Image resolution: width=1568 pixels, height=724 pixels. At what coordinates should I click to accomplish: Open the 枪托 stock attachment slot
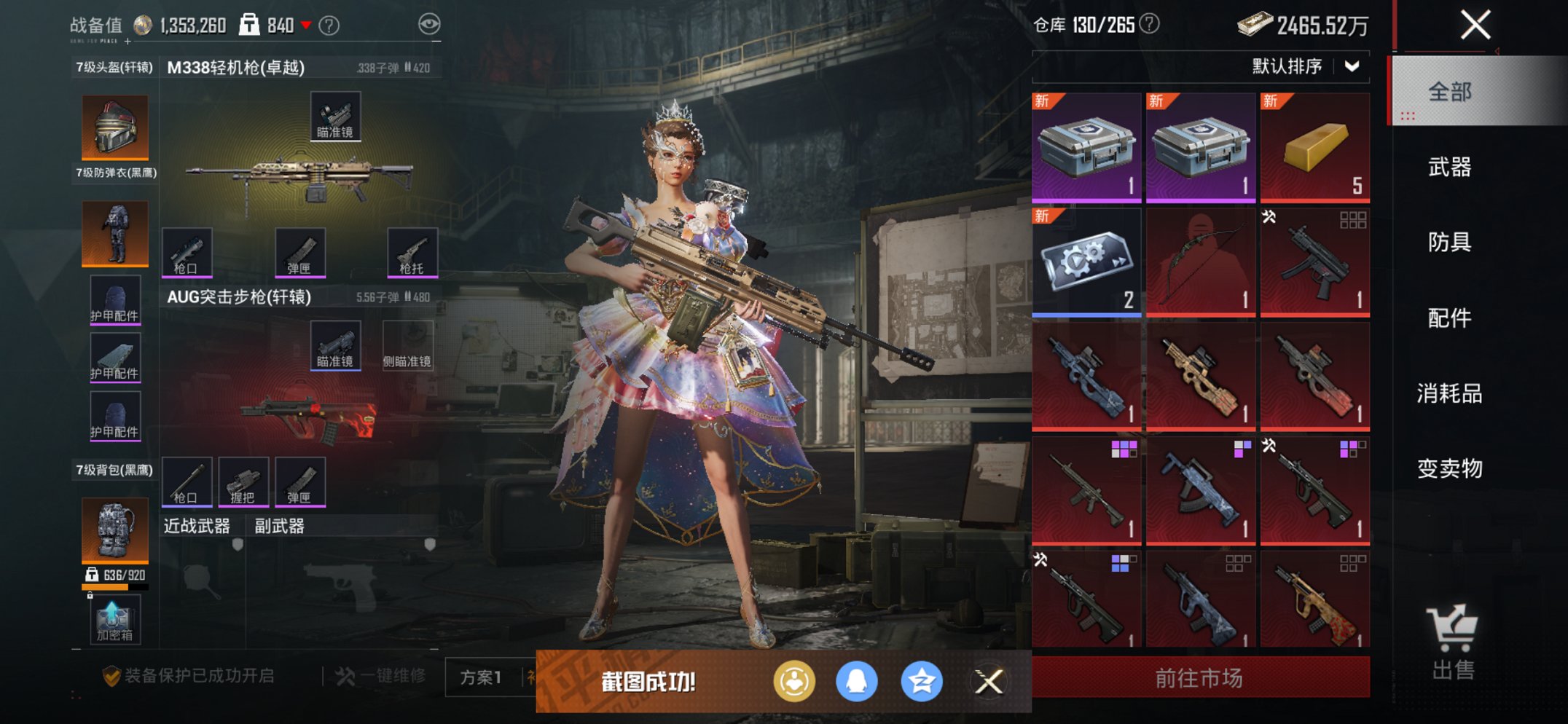coord(412,253)
